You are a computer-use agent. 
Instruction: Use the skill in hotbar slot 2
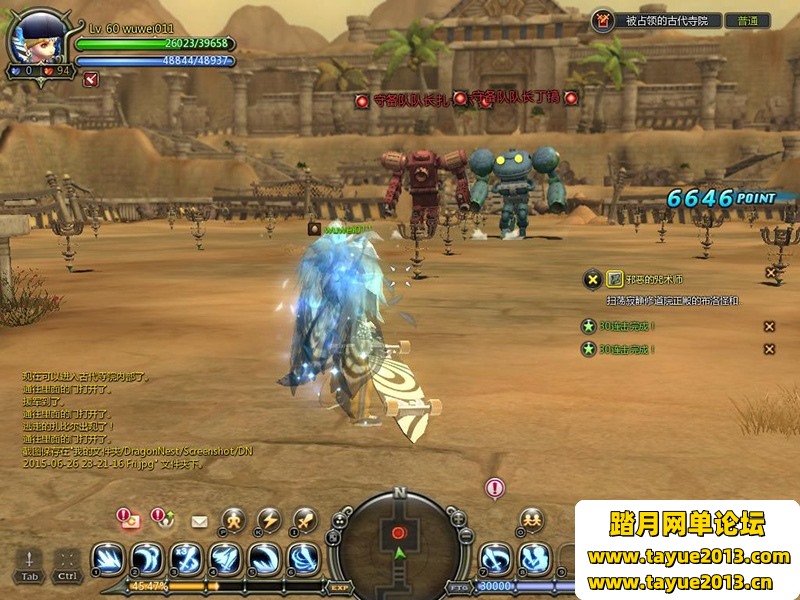147,558
